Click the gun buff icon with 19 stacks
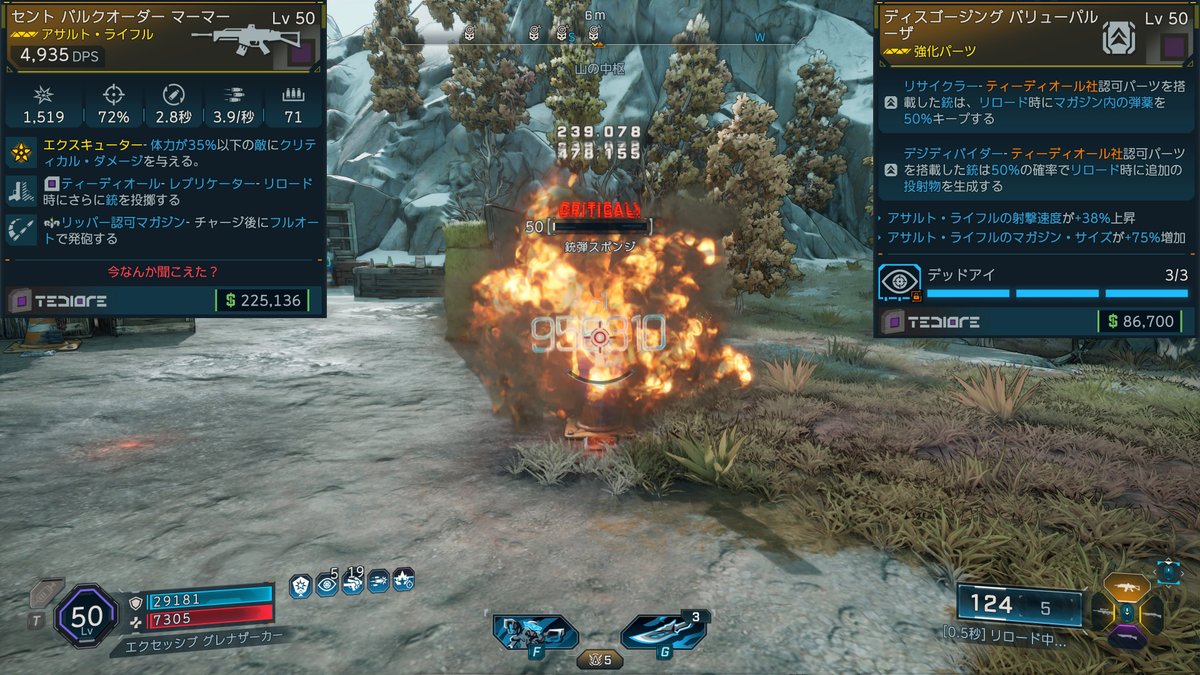1200x675 pixels. [352, 584]
